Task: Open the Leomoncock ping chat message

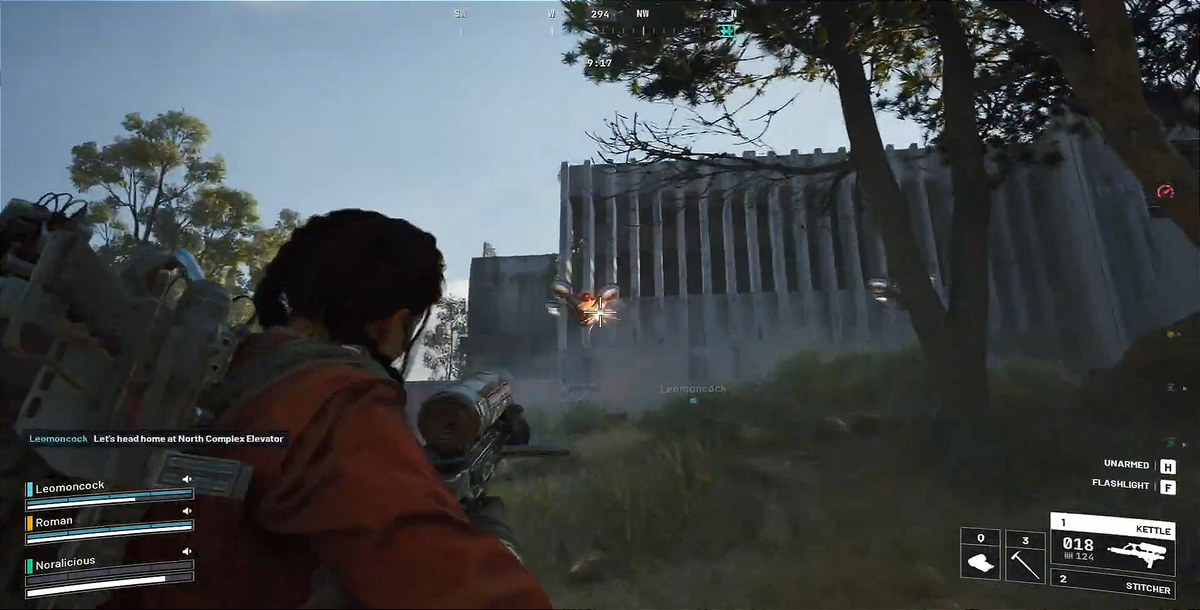Action: [x=157, y=438]
